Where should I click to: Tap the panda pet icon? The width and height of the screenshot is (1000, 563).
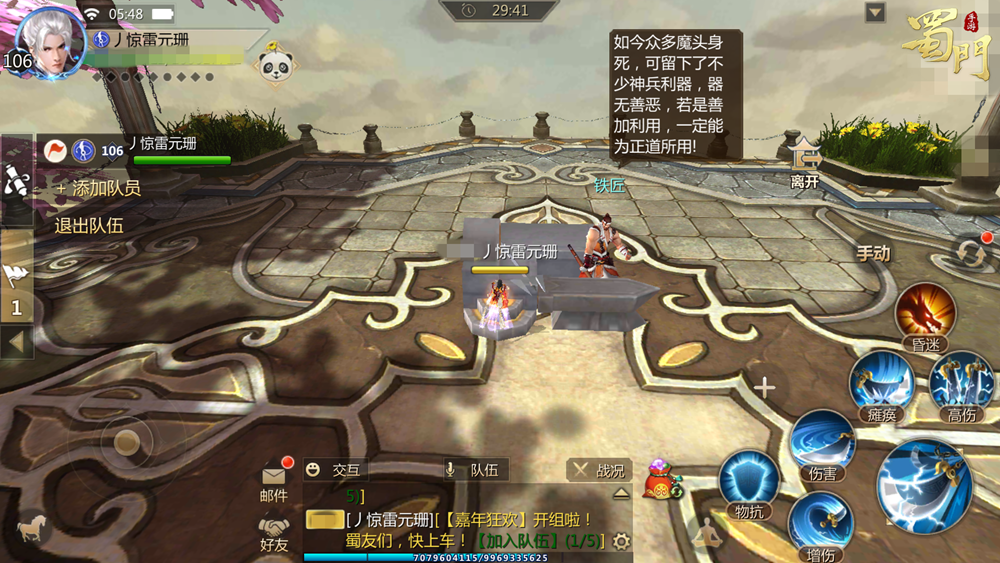(x=274, y=66)
